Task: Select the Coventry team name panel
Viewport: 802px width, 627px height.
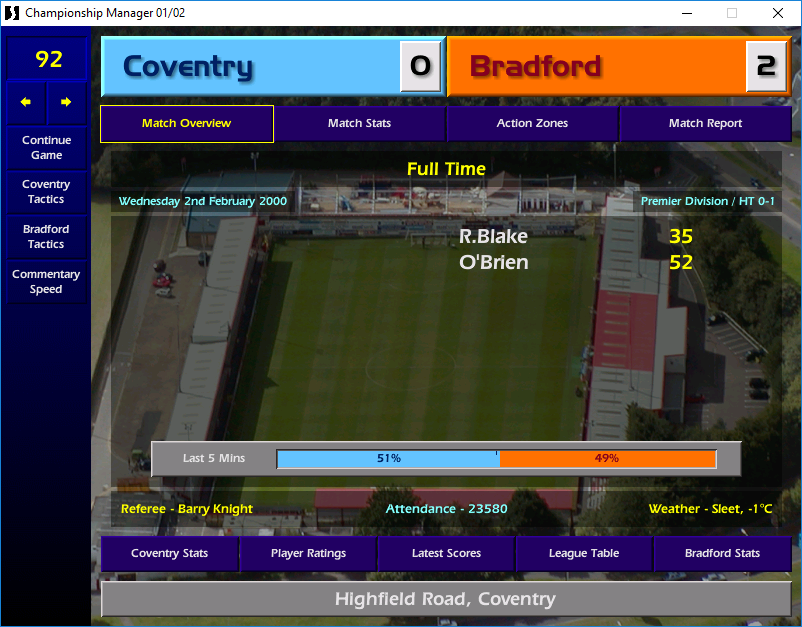Action: point(250,67)
